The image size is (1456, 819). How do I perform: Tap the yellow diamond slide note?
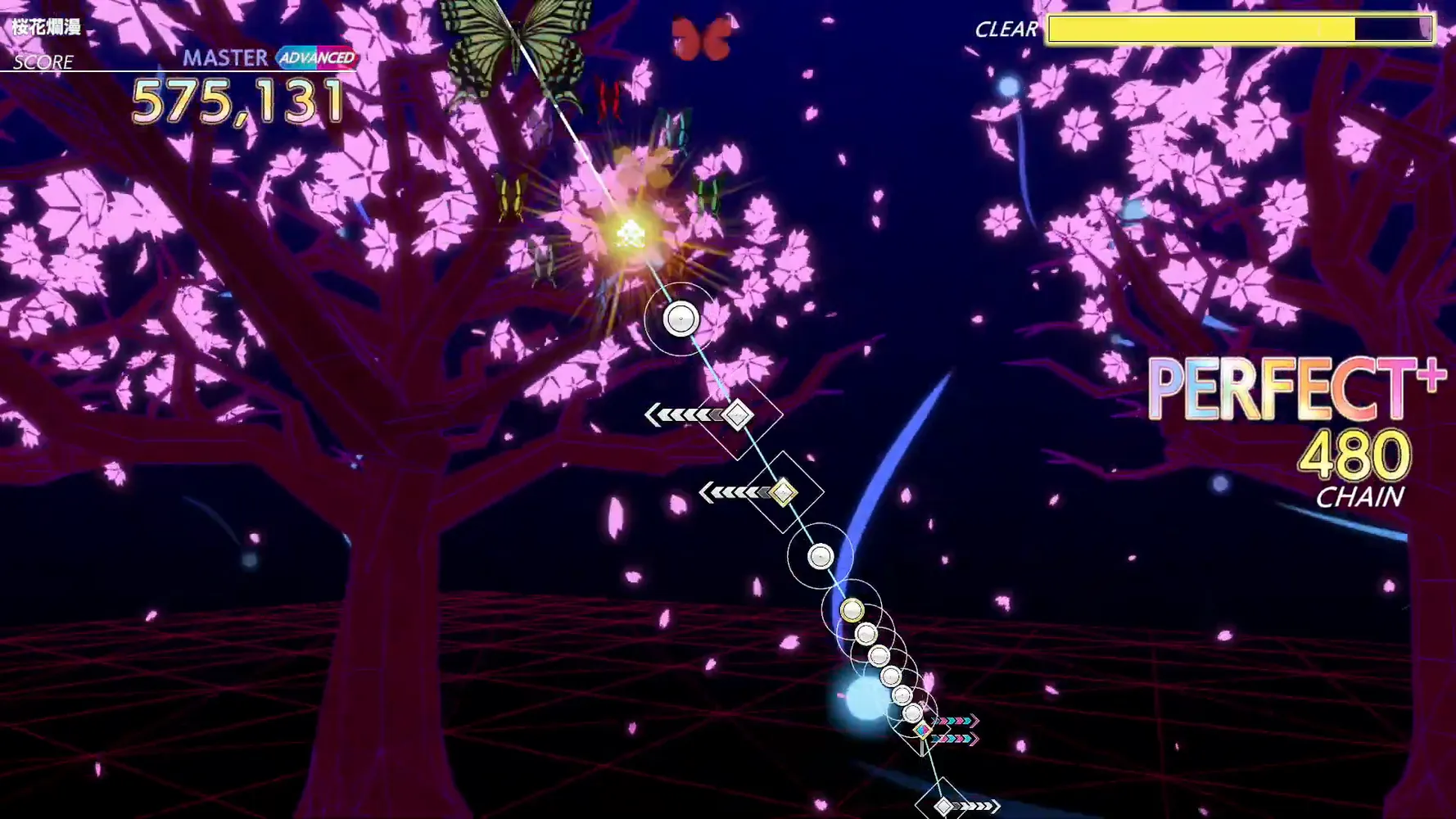point(784,492)
